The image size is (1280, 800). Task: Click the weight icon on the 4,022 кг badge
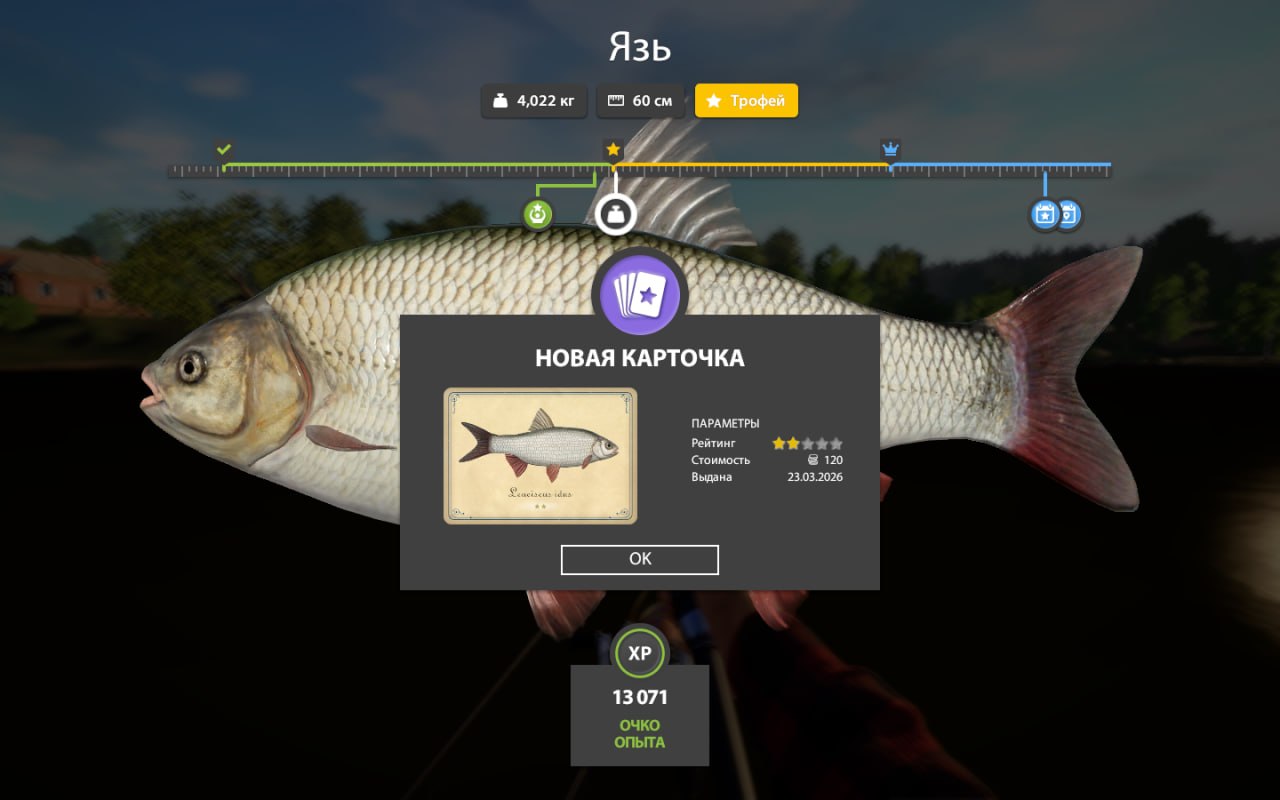click(498, 100)
